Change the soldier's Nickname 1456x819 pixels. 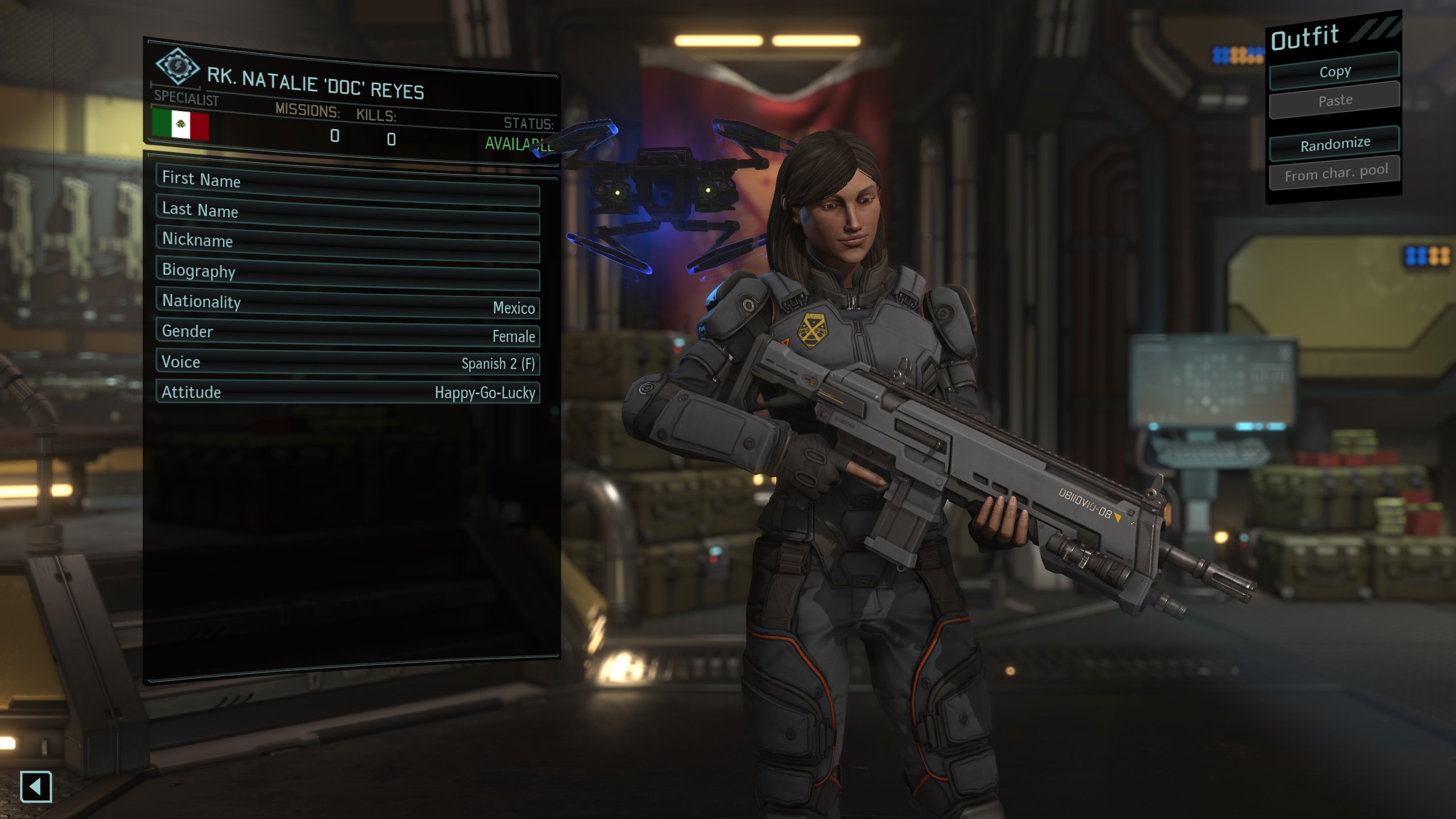click(348, 245)
